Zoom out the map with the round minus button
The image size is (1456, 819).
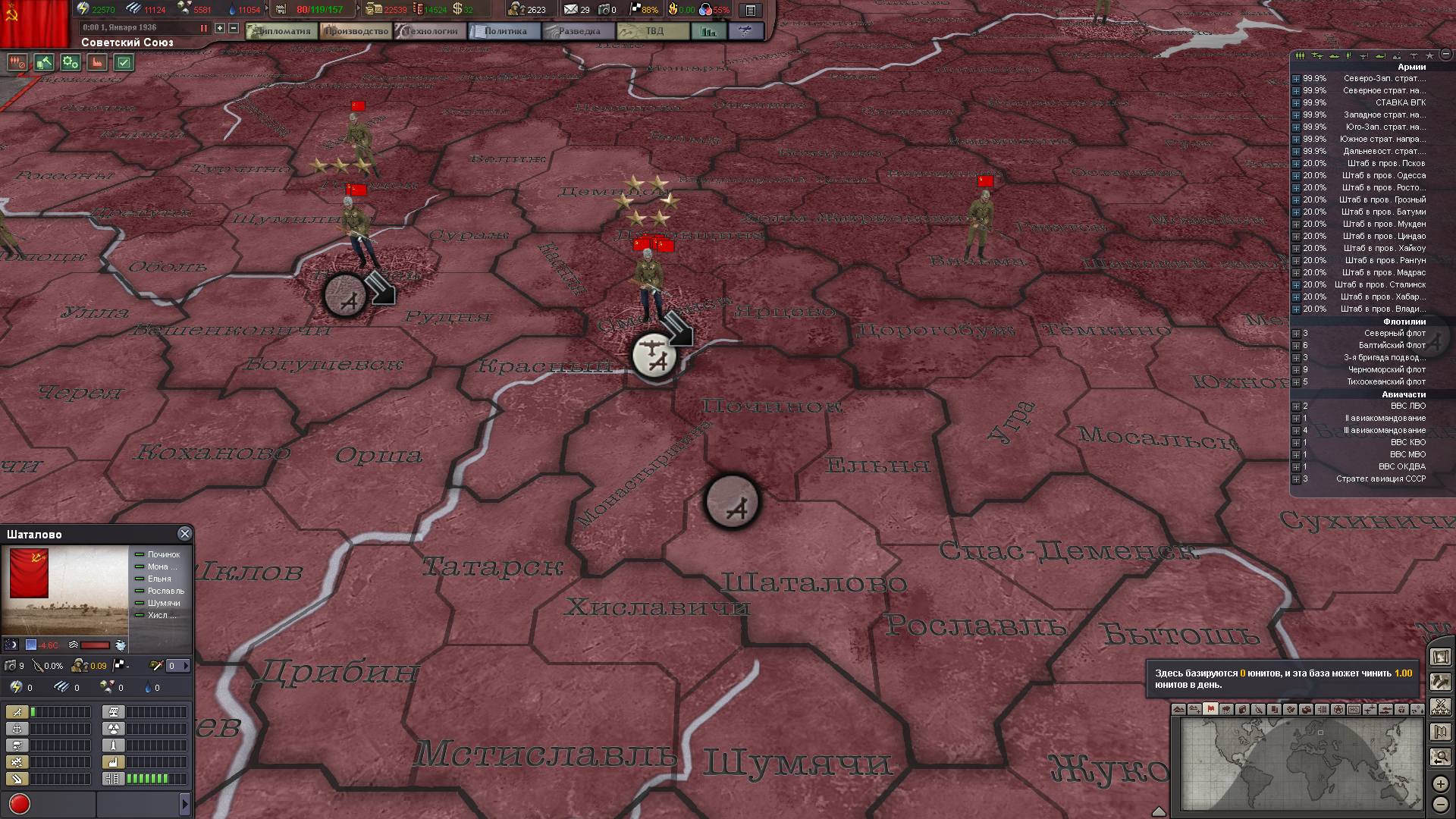1440,805
